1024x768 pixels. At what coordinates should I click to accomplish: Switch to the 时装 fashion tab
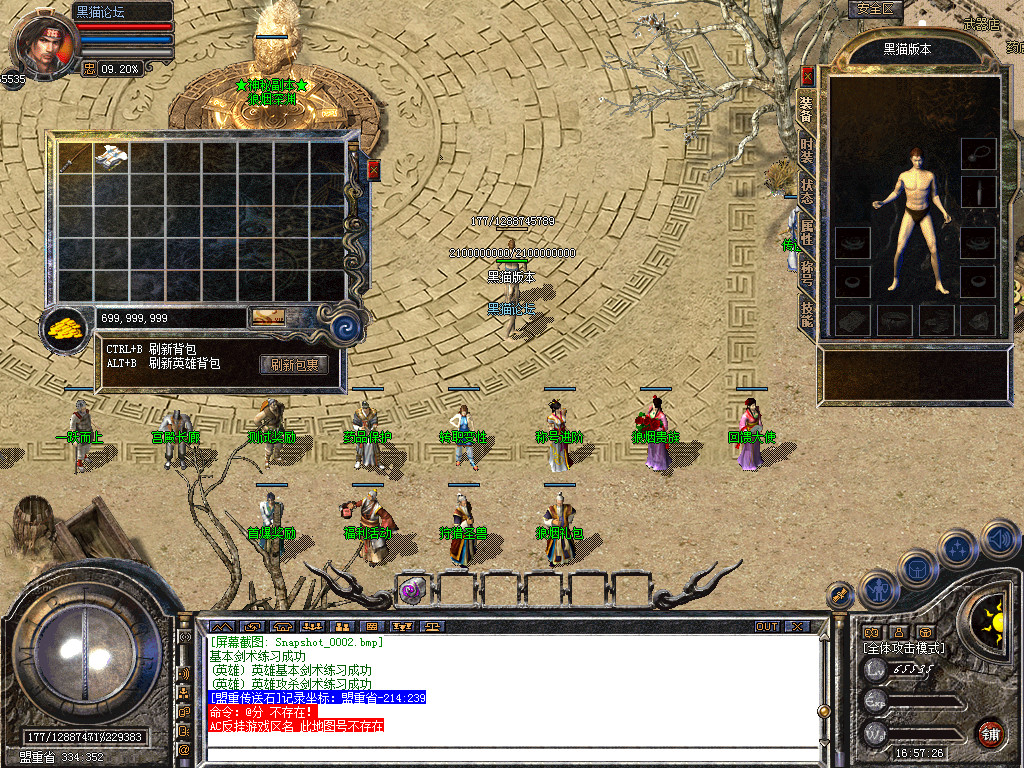click(x=806, y=153)
